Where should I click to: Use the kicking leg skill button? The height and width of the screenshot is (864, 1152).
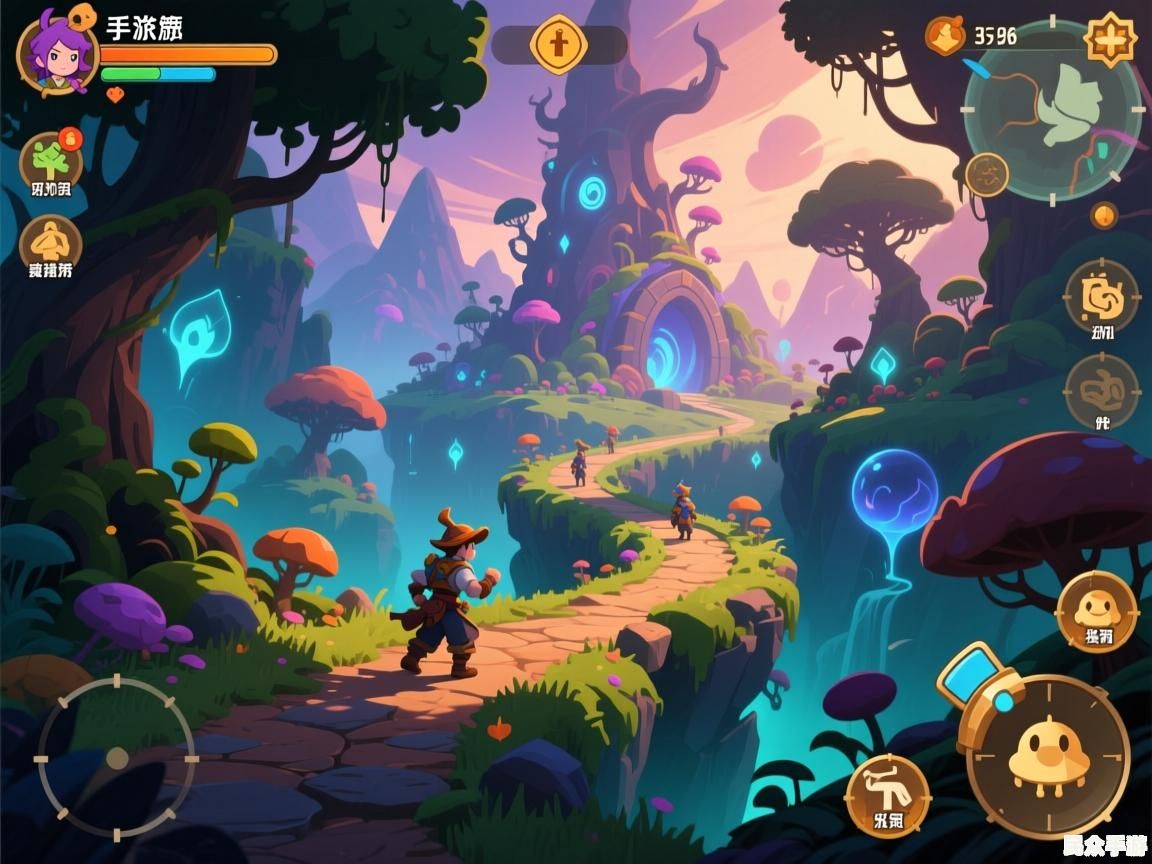tap(887, 795)
